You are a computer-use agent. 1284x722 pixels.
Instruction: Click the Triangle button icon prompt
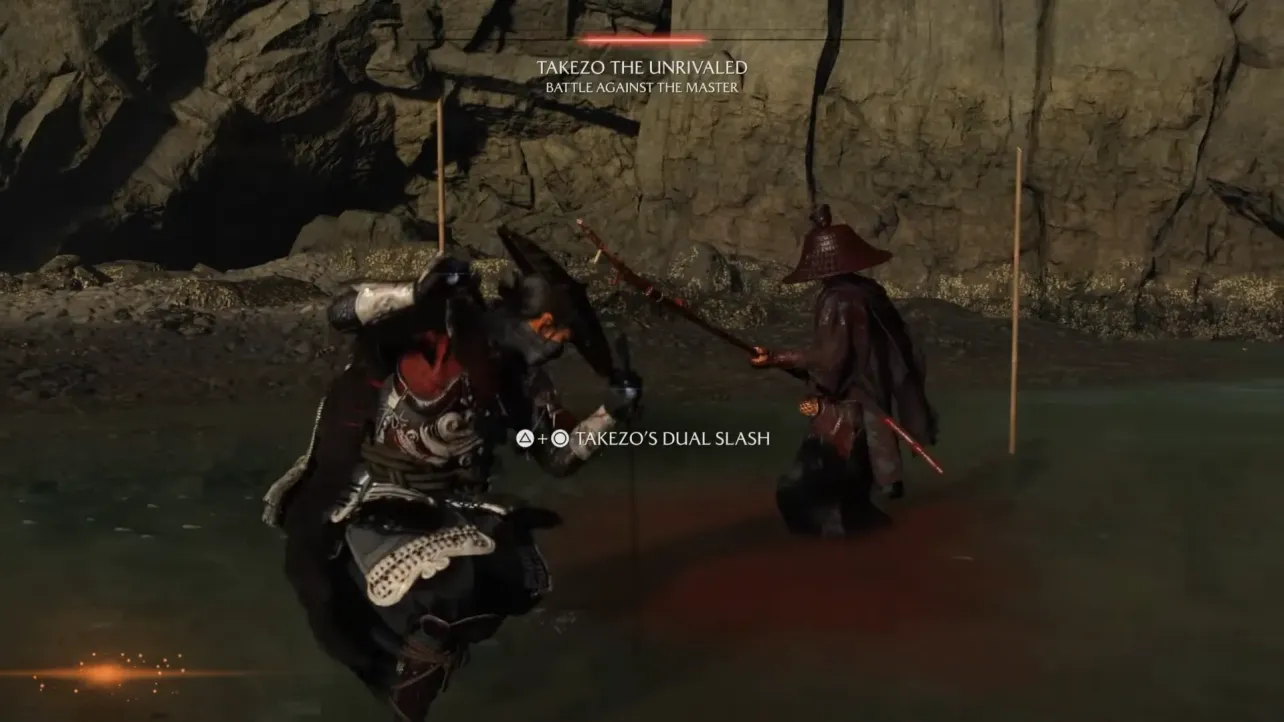point(525,438)
